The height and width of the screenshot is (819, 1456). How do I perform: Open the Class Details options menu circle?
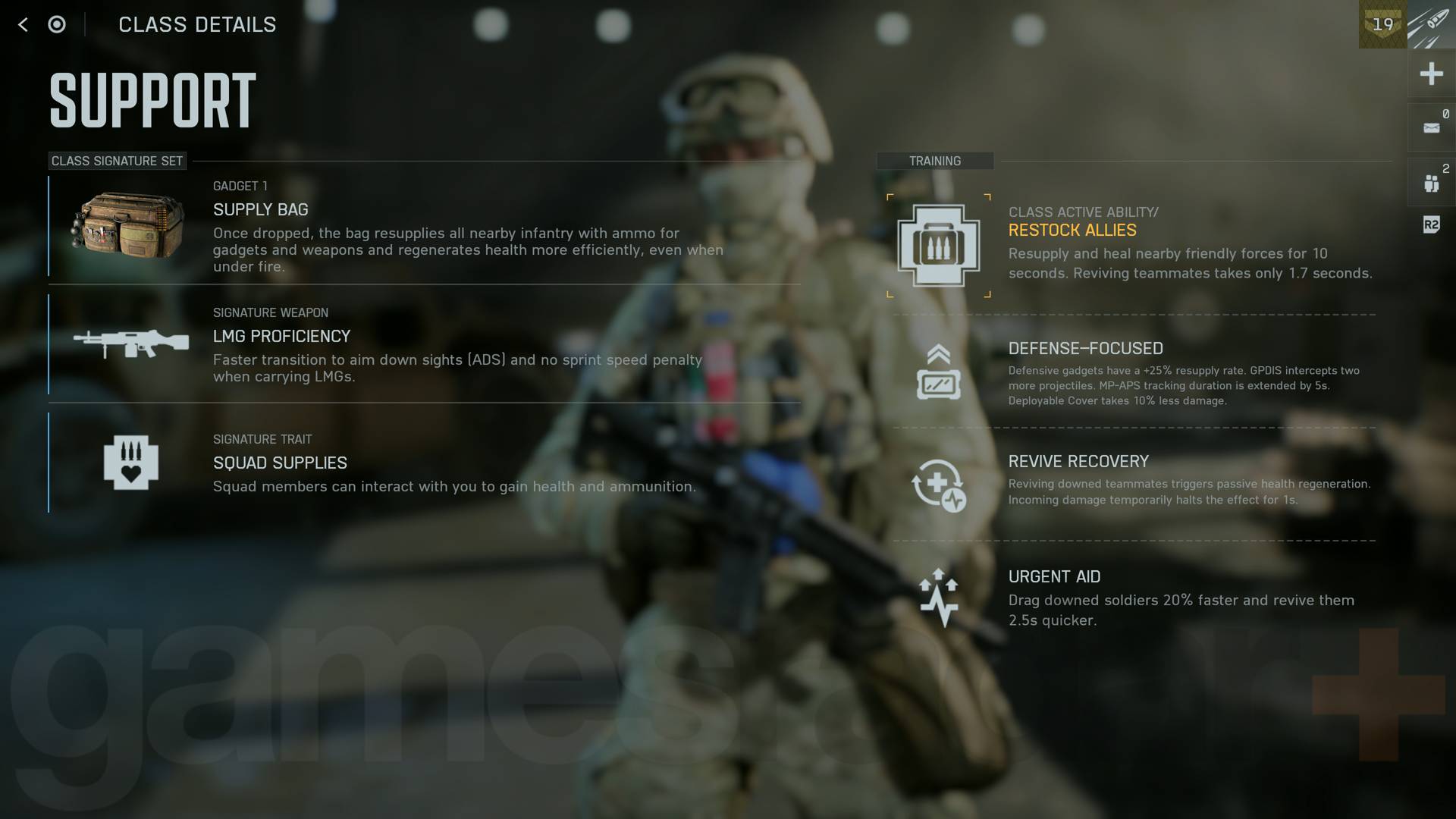56,24
